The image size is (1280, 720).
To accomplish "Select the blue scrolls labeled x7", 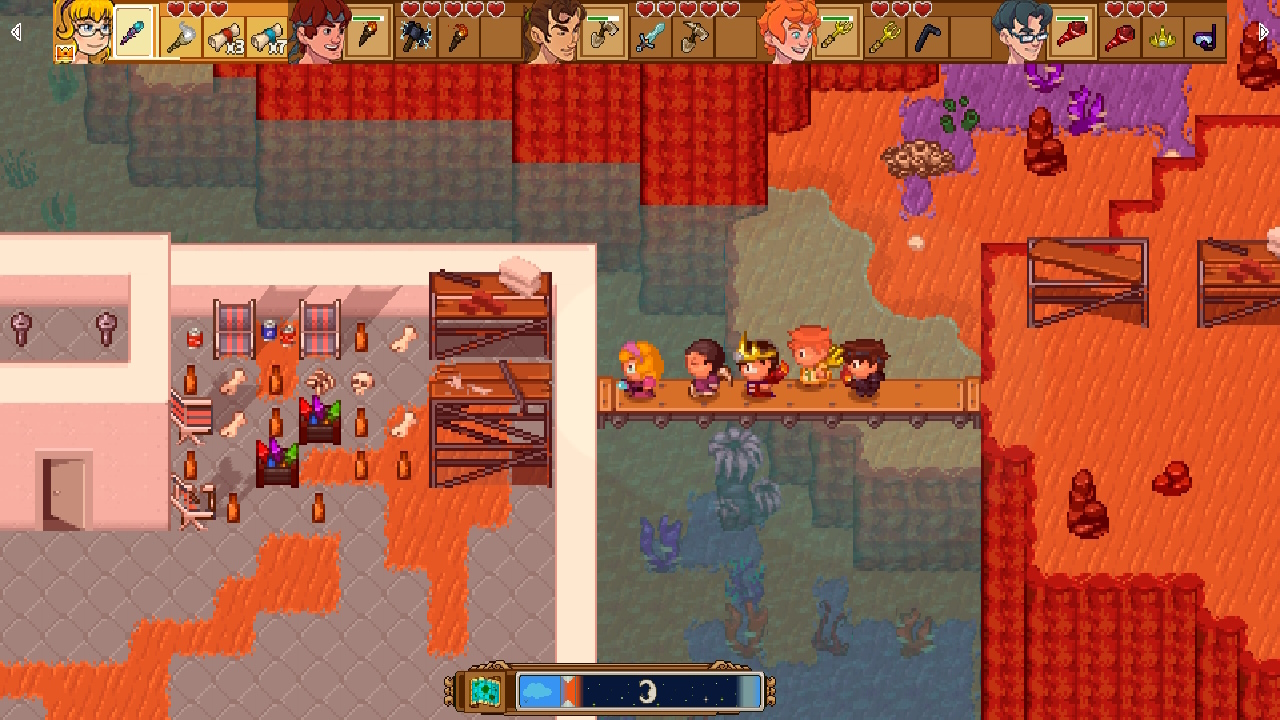I will (268, 36).
